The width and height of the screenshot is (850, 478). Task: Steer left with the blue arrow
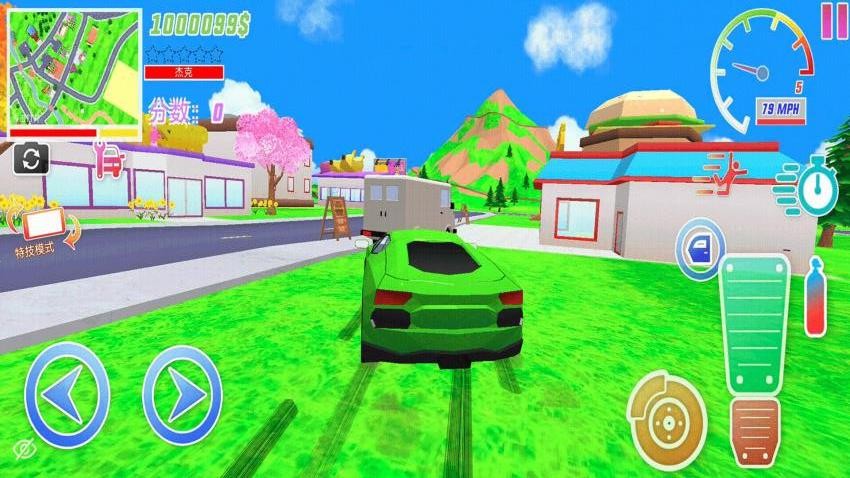click(x=66, y=394)
